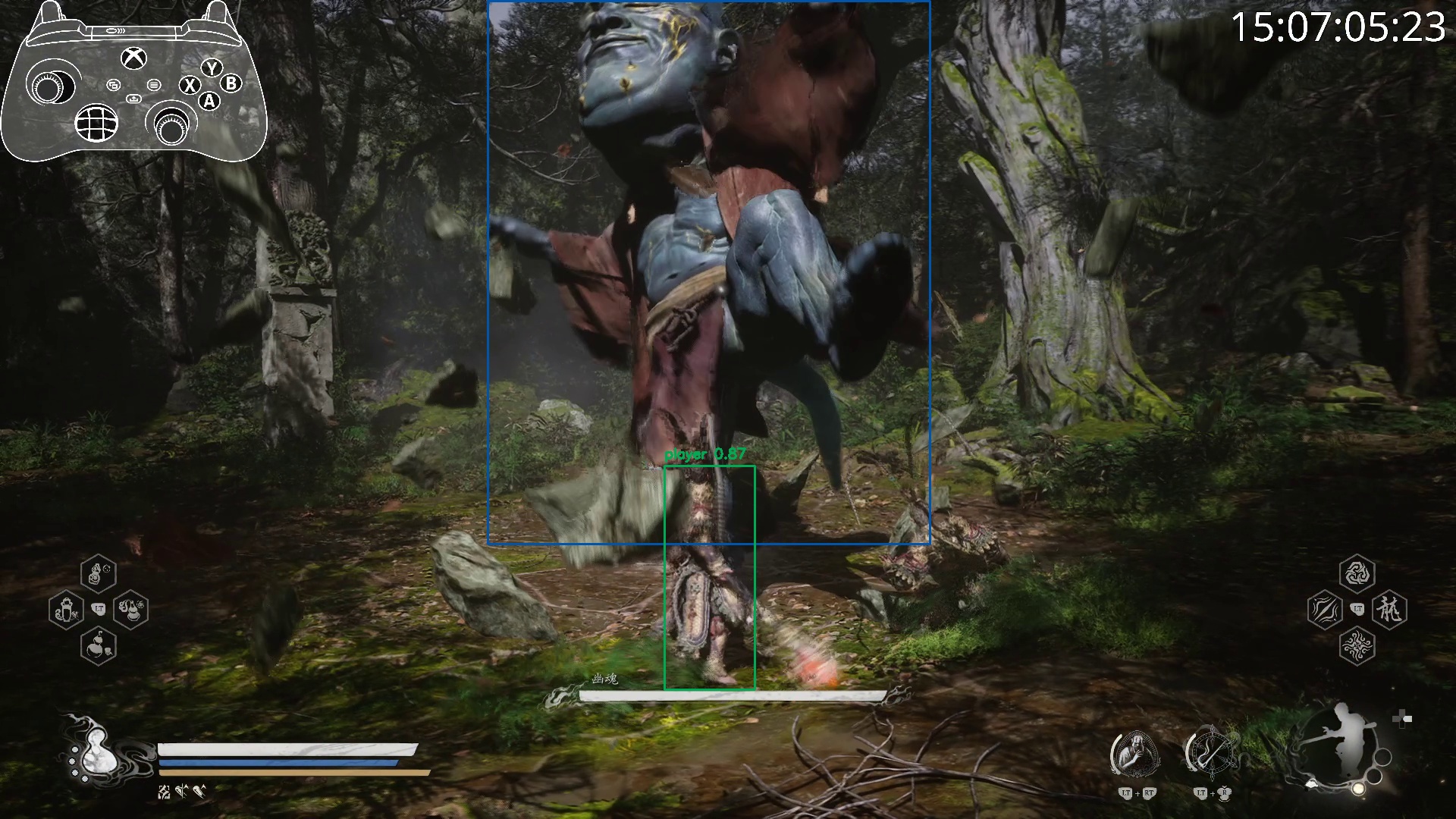This screenshot has height=819, width=1456.
Task: Choose the gourd and cup item slot
Action: (x=98, y=646)
